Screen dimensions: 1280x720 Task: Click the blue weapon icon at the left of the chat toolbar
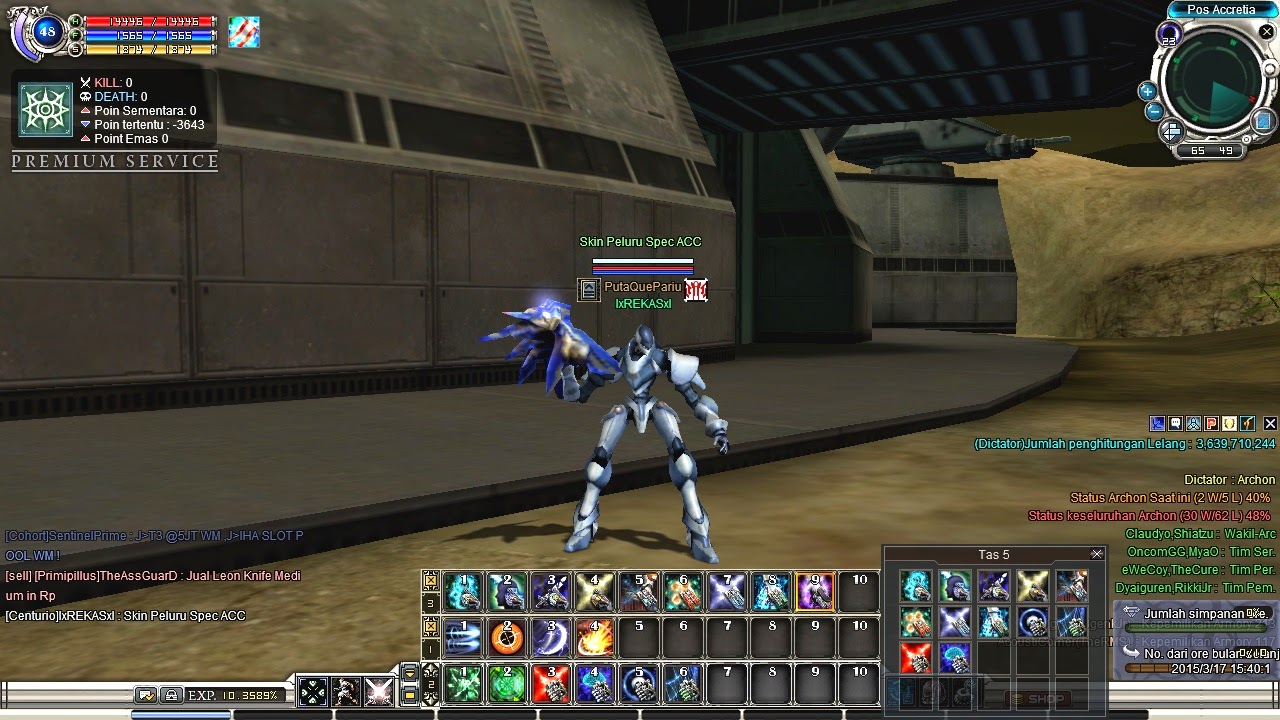1157,423
